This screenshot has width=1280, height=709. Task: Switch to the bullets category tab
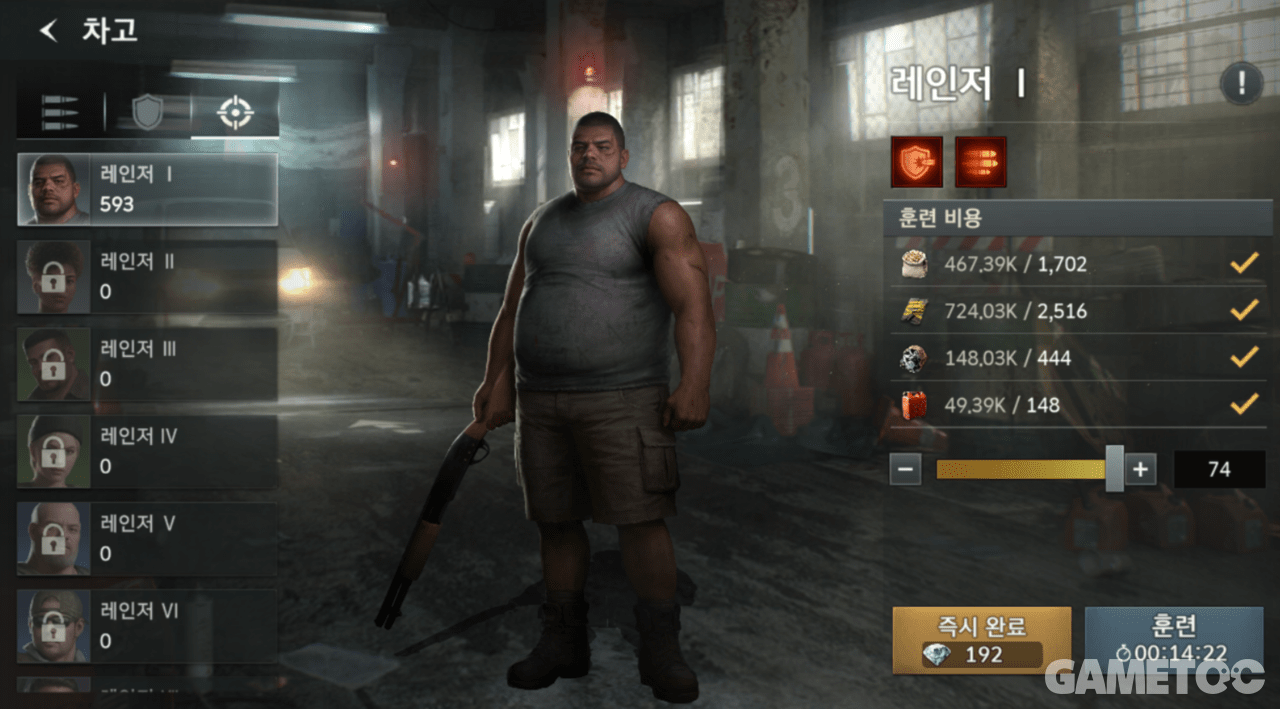(60, 113)
